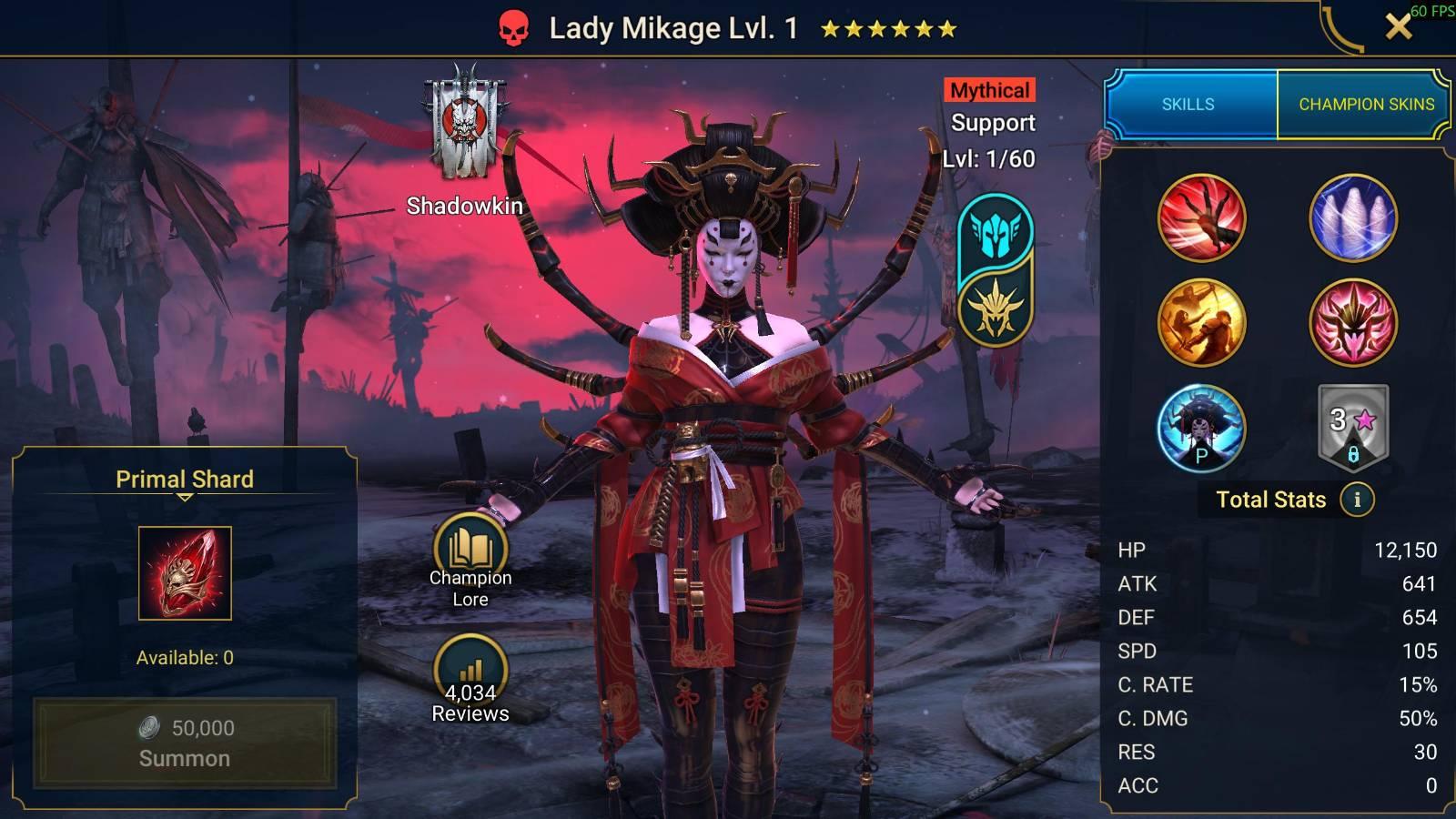Image resolution: width=1456 pixels, height=819 pixels.
Task: Select the Primal Shard icon
Action: [x=185, y=573]
